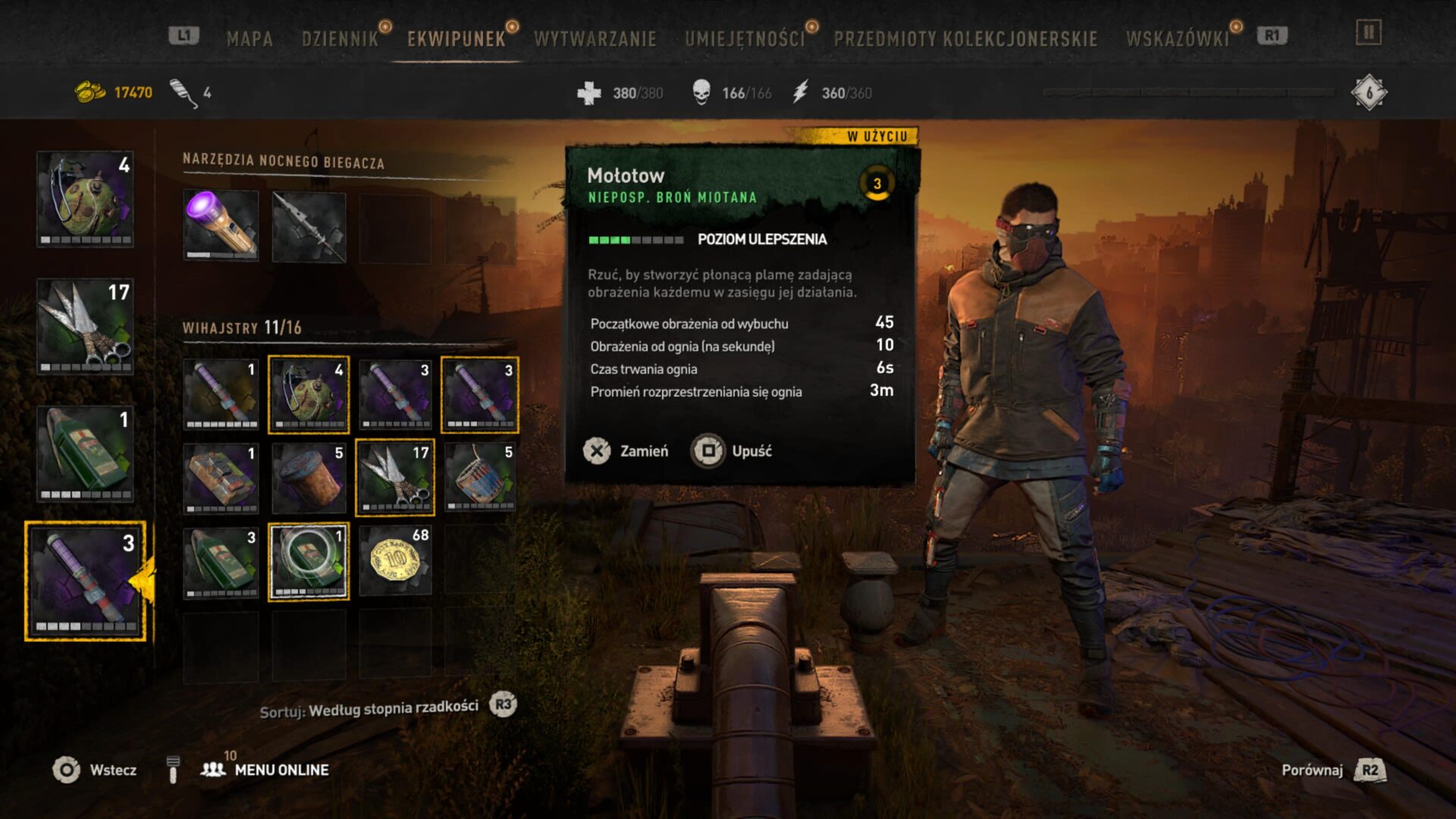Open the Dziennik tab
The height and width of the screenshot is (819, 1456).
340,39
